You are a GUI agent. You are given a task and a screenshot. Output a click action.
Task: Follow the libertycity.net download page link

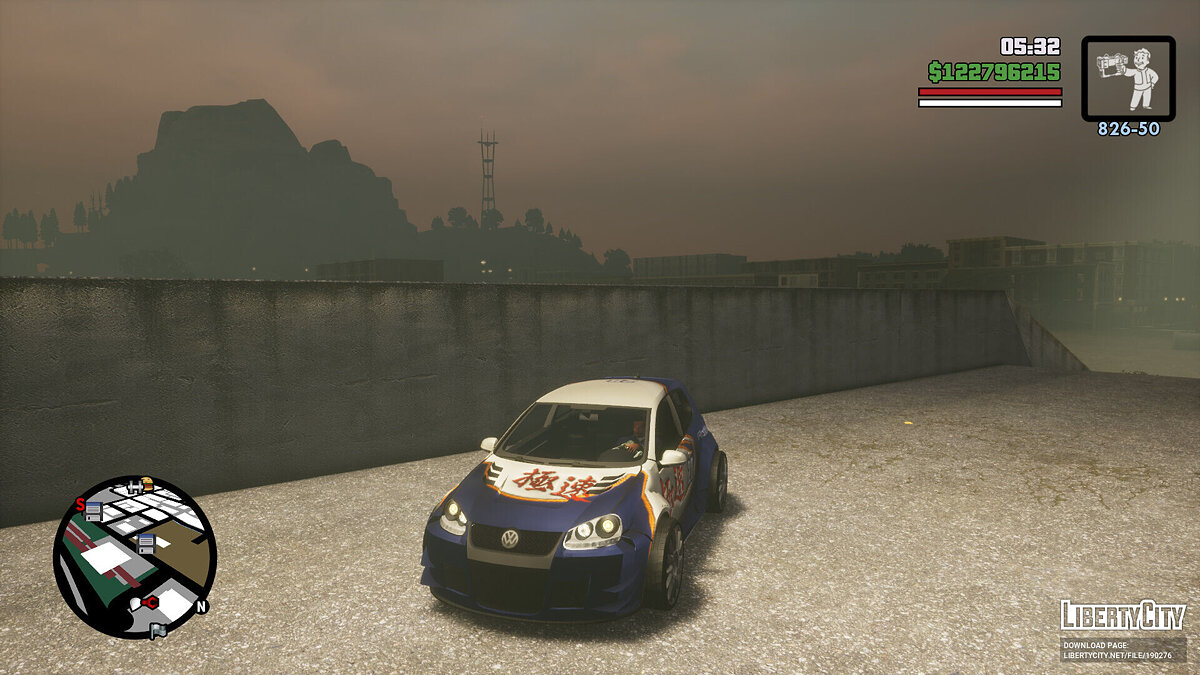click(x=1122, y=650)
